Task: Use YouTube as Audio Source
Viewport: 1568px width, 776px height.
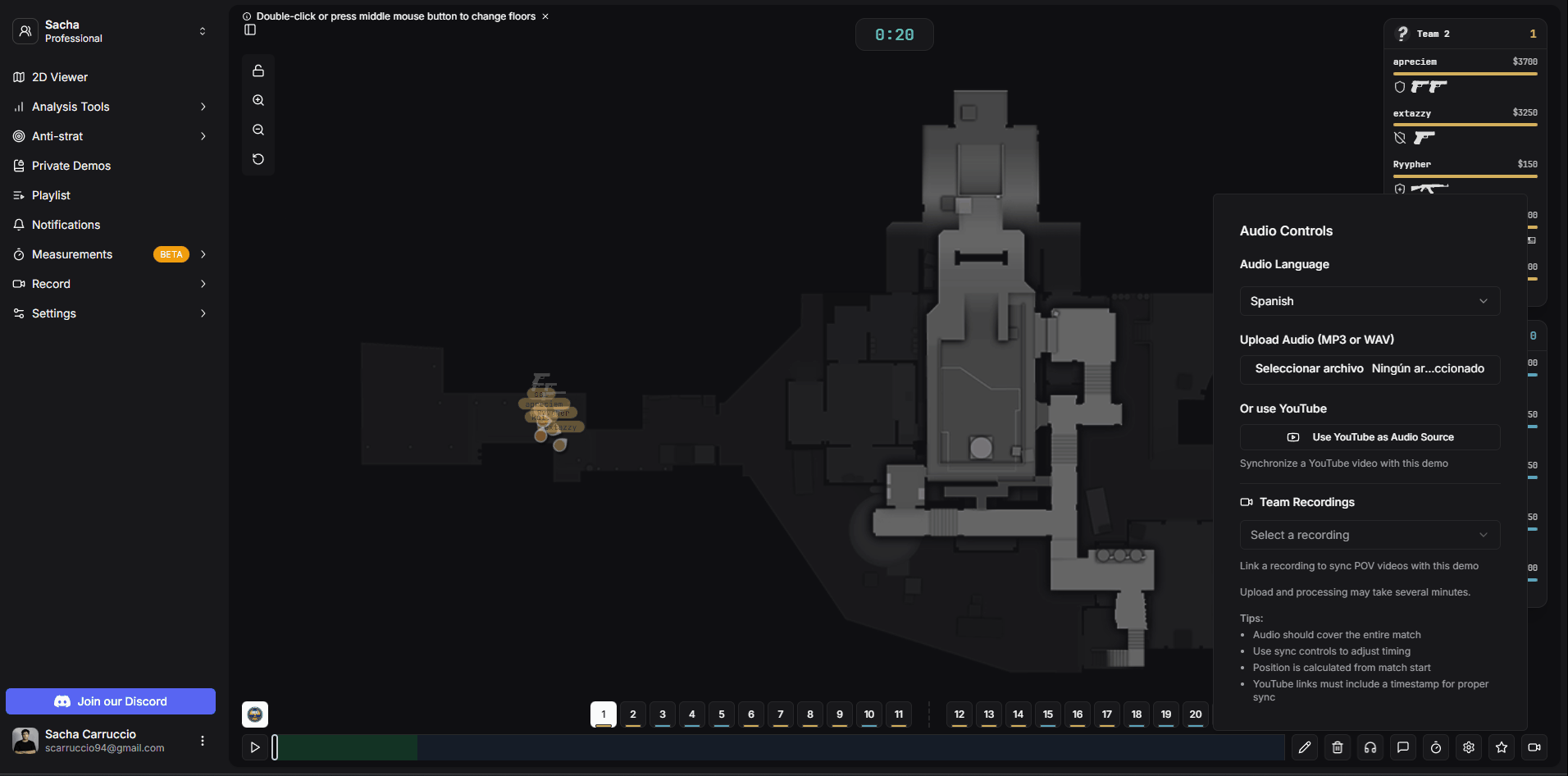Action: 1370,437
